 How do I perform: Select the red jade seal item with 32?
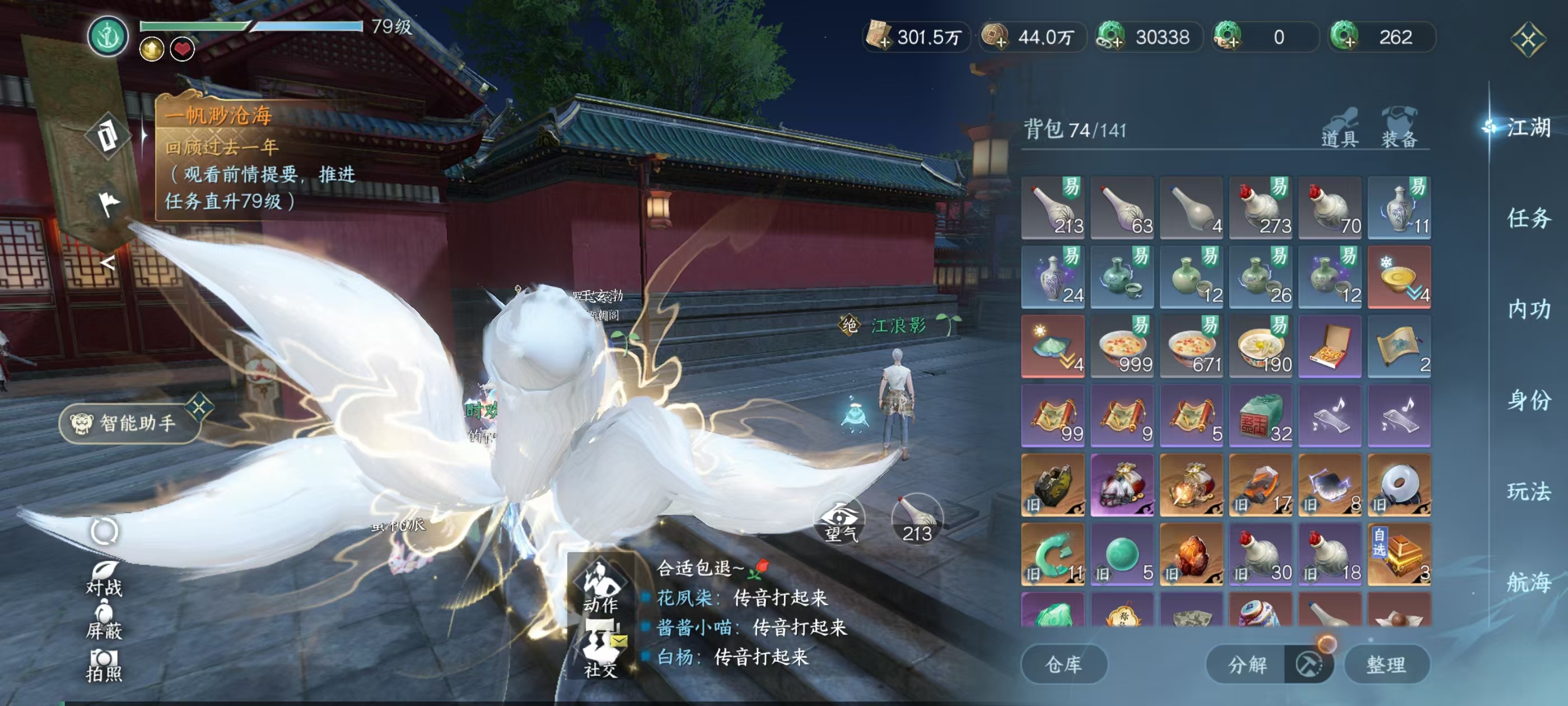(1261, 416)
